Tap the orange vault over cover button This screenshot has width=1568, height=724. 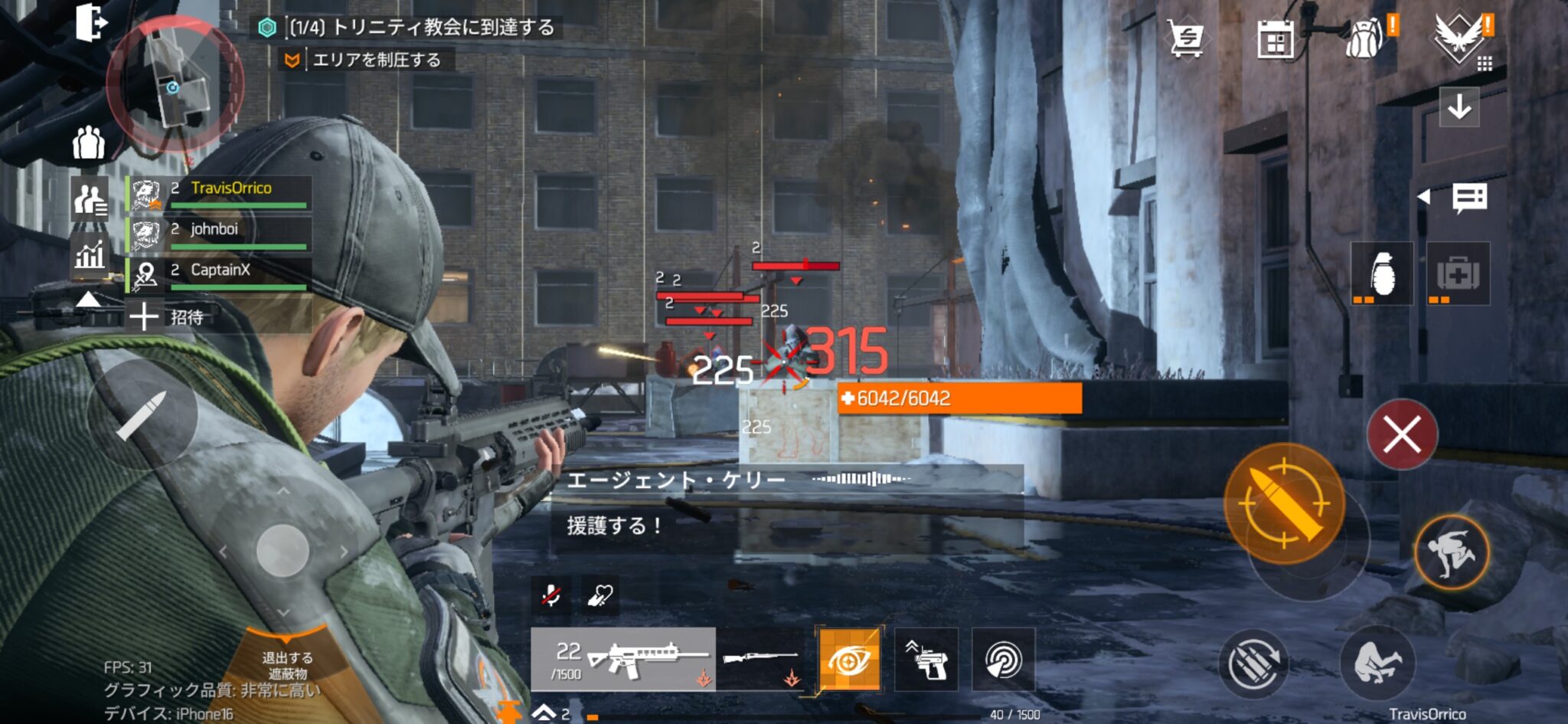click(x=1451, y=552)
